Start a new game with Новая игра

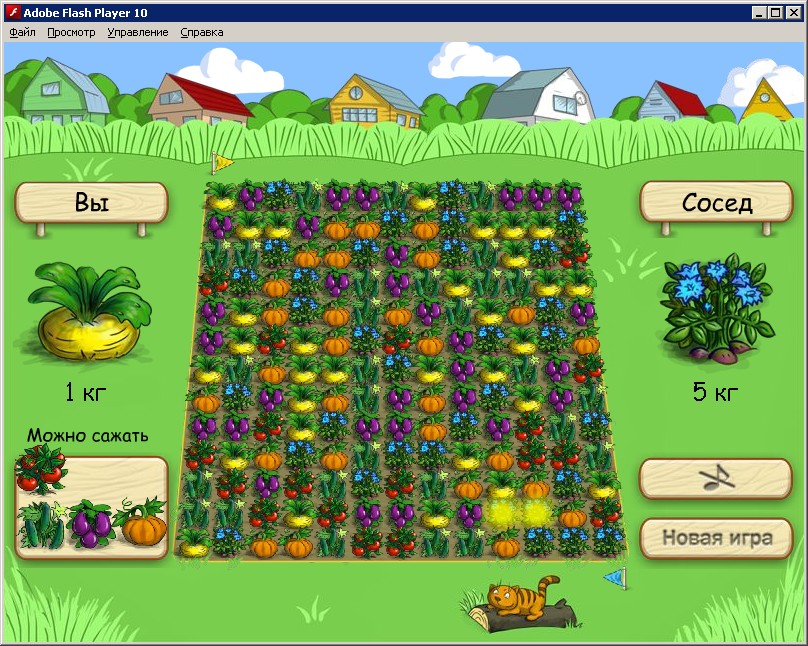point(716,538)
